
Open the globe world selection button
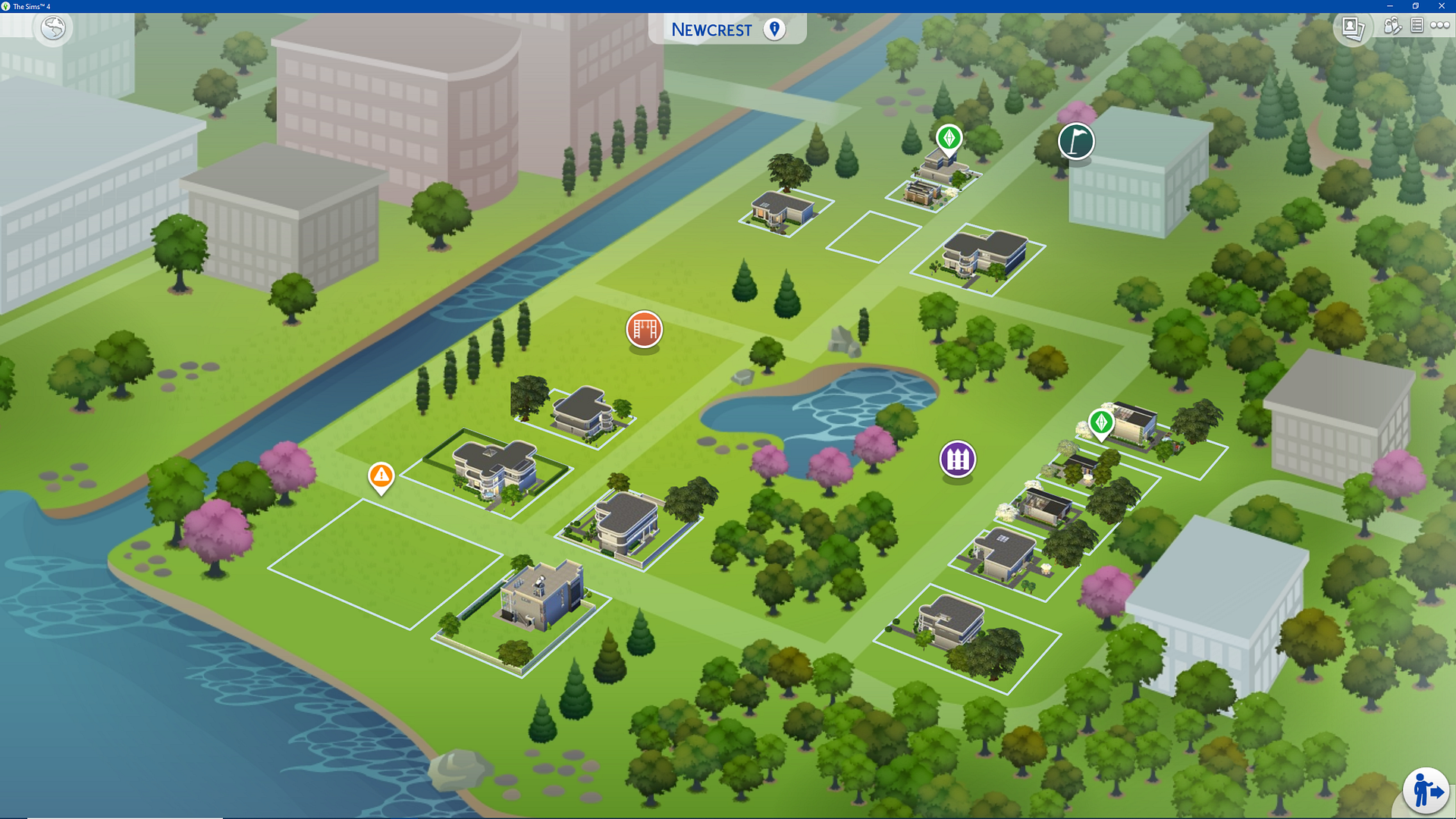click(53, 29)
